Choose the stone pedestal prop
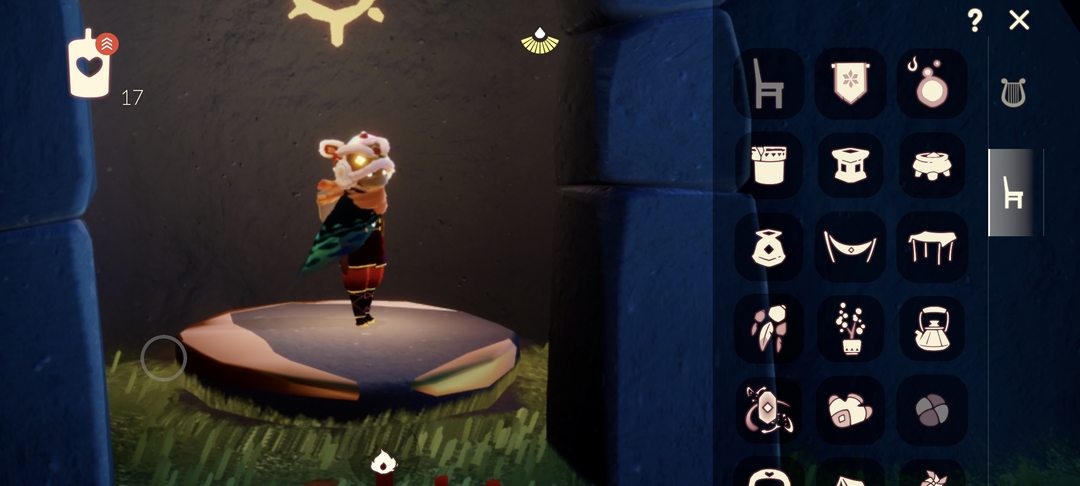The height and width of the screenshot is (486, 1080). [x=850, y=165]
